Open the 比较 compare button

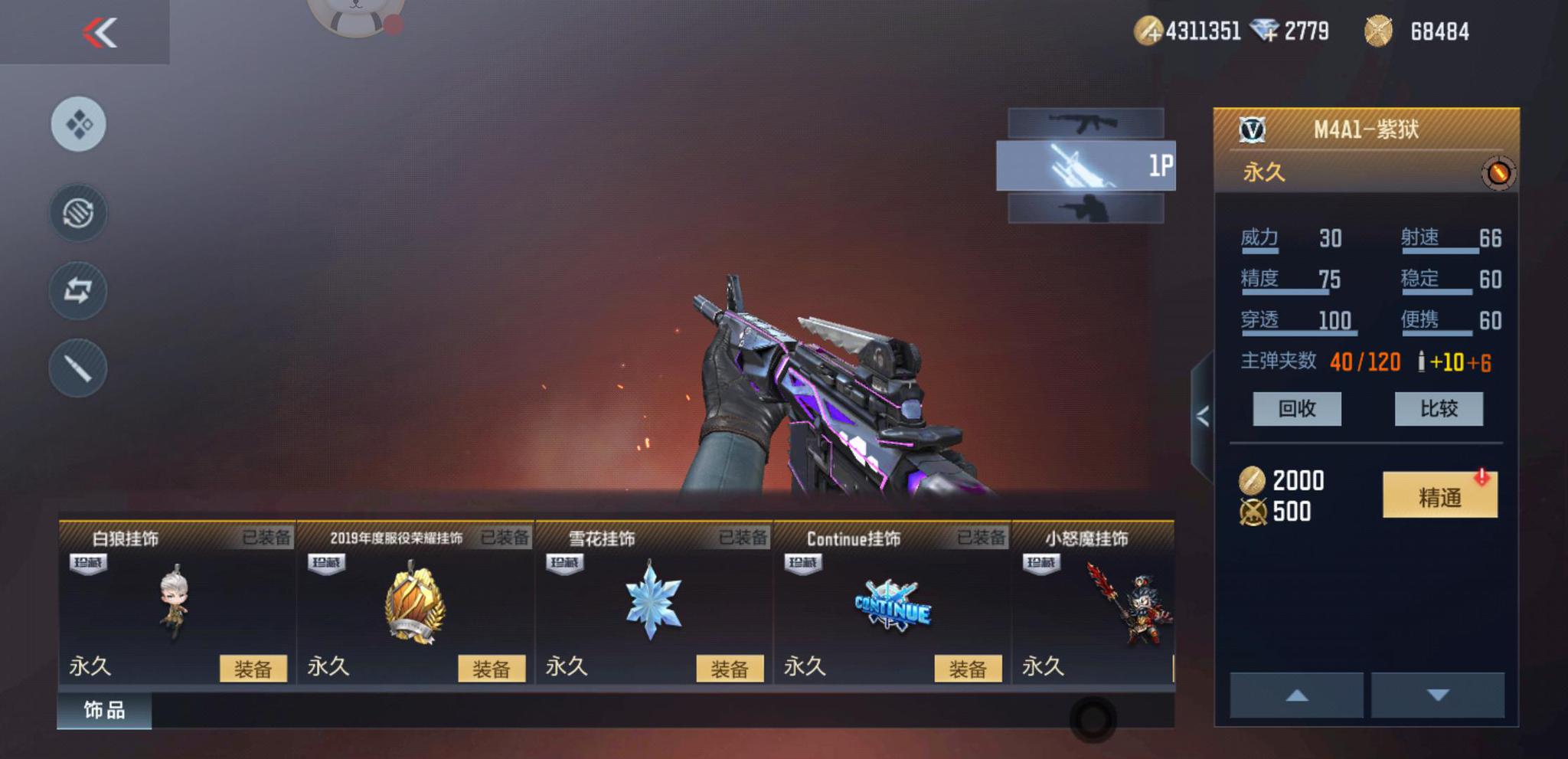1438,409
